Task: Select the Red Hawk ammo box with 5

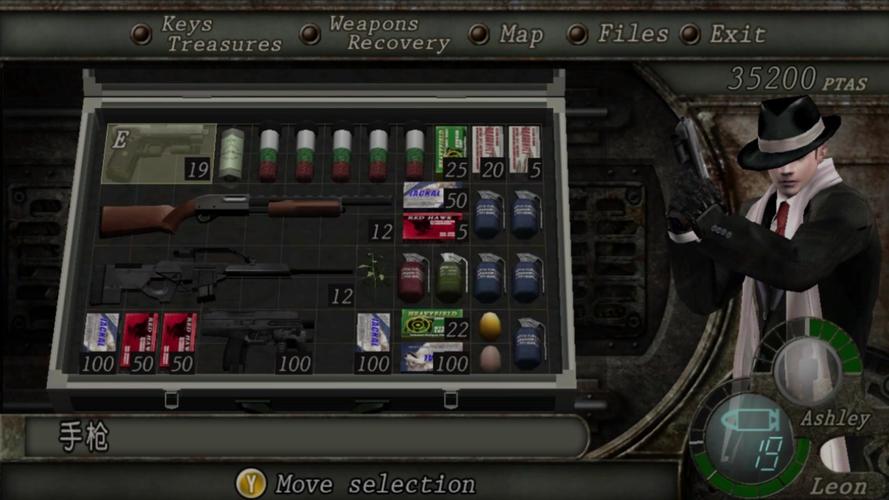Action: 430,227
